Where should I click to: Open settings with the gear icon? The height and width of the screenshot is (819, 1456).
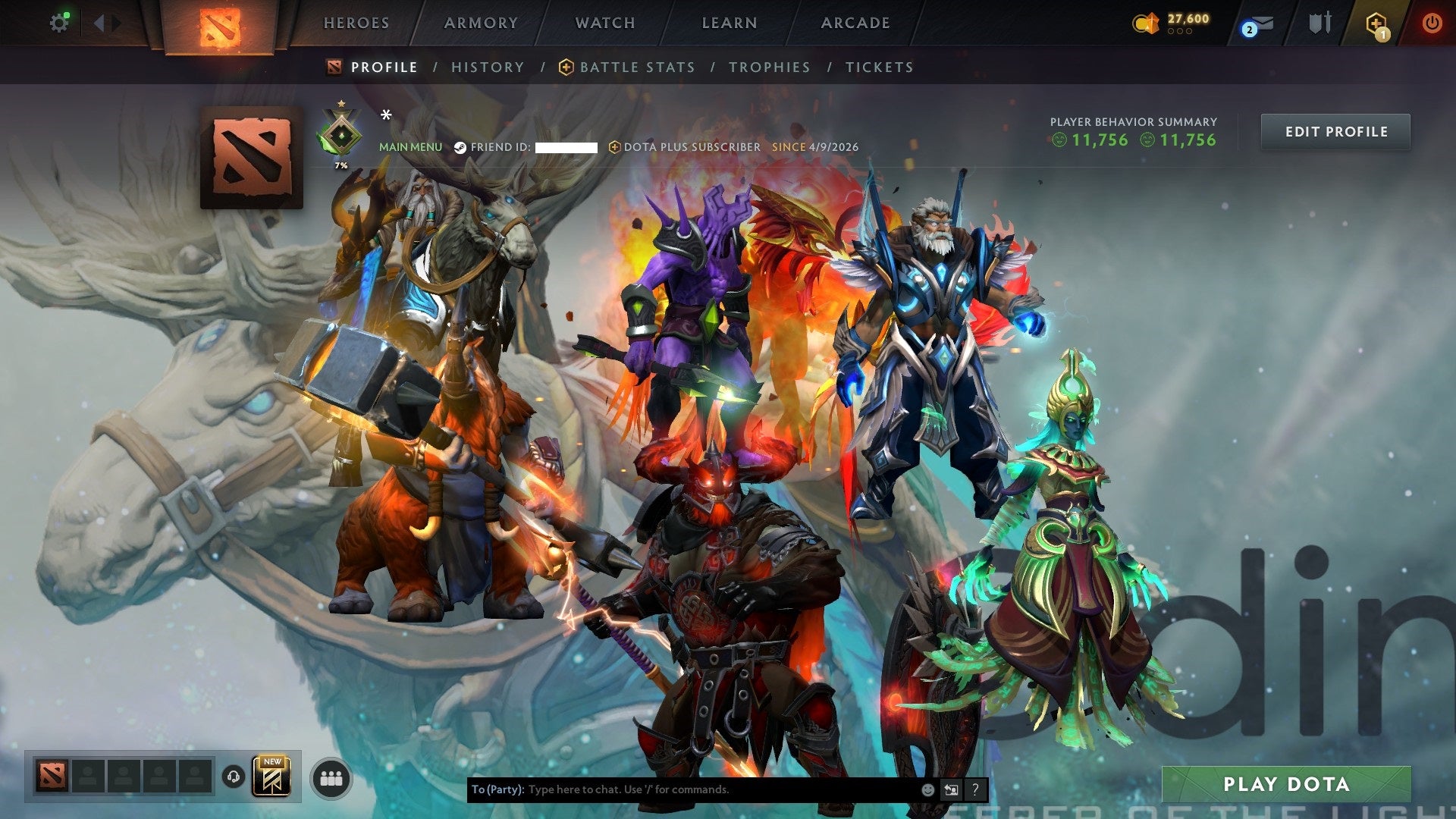(x=59, y=23)
